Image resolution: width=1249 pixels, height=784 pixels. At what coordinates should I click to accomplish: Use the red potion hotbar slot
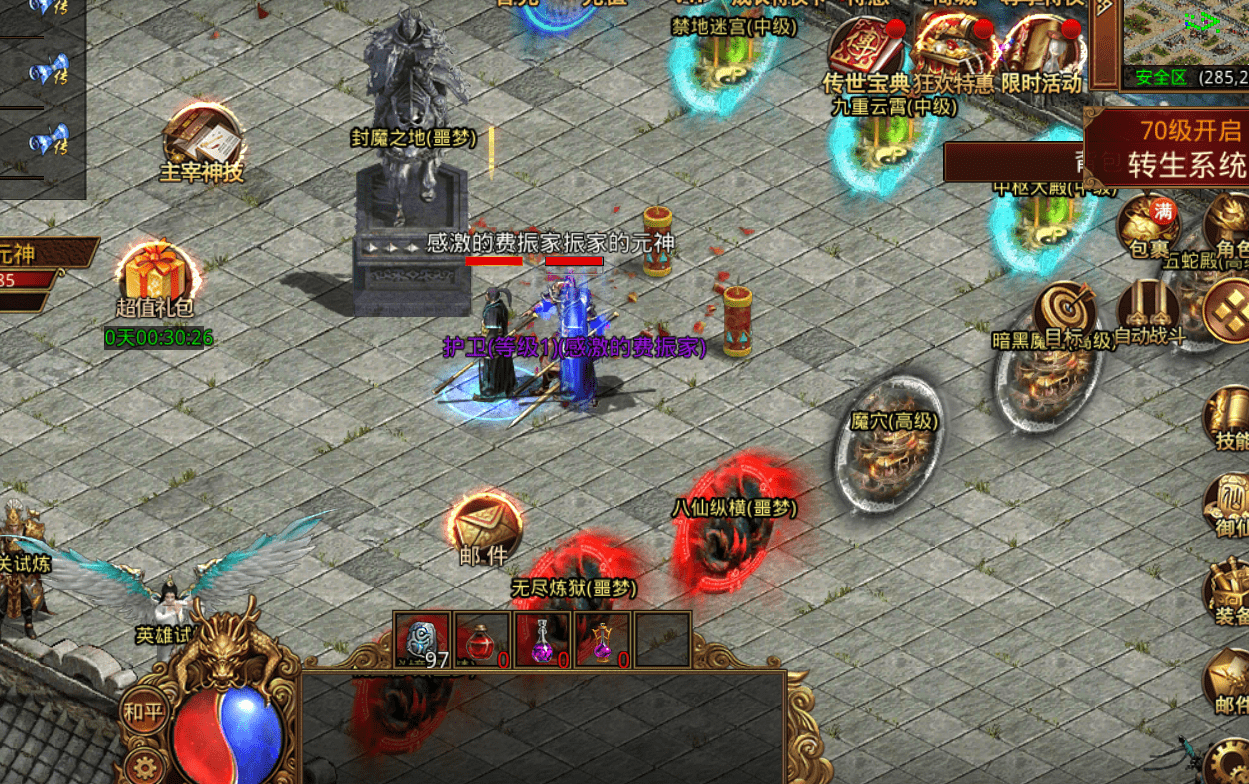pos(482,639)
